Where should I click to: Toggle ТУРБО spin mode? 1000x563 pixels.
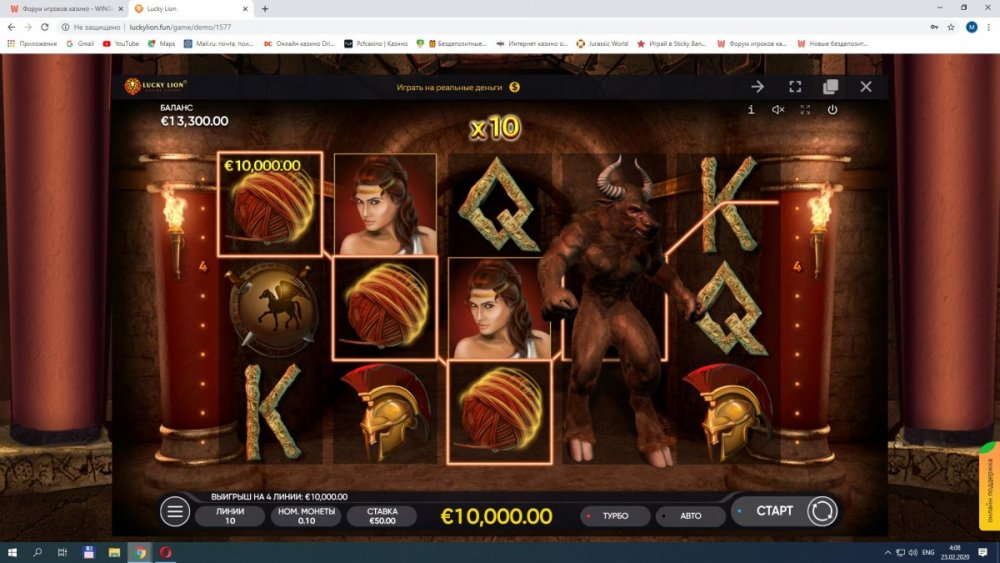tap(614, 516)
